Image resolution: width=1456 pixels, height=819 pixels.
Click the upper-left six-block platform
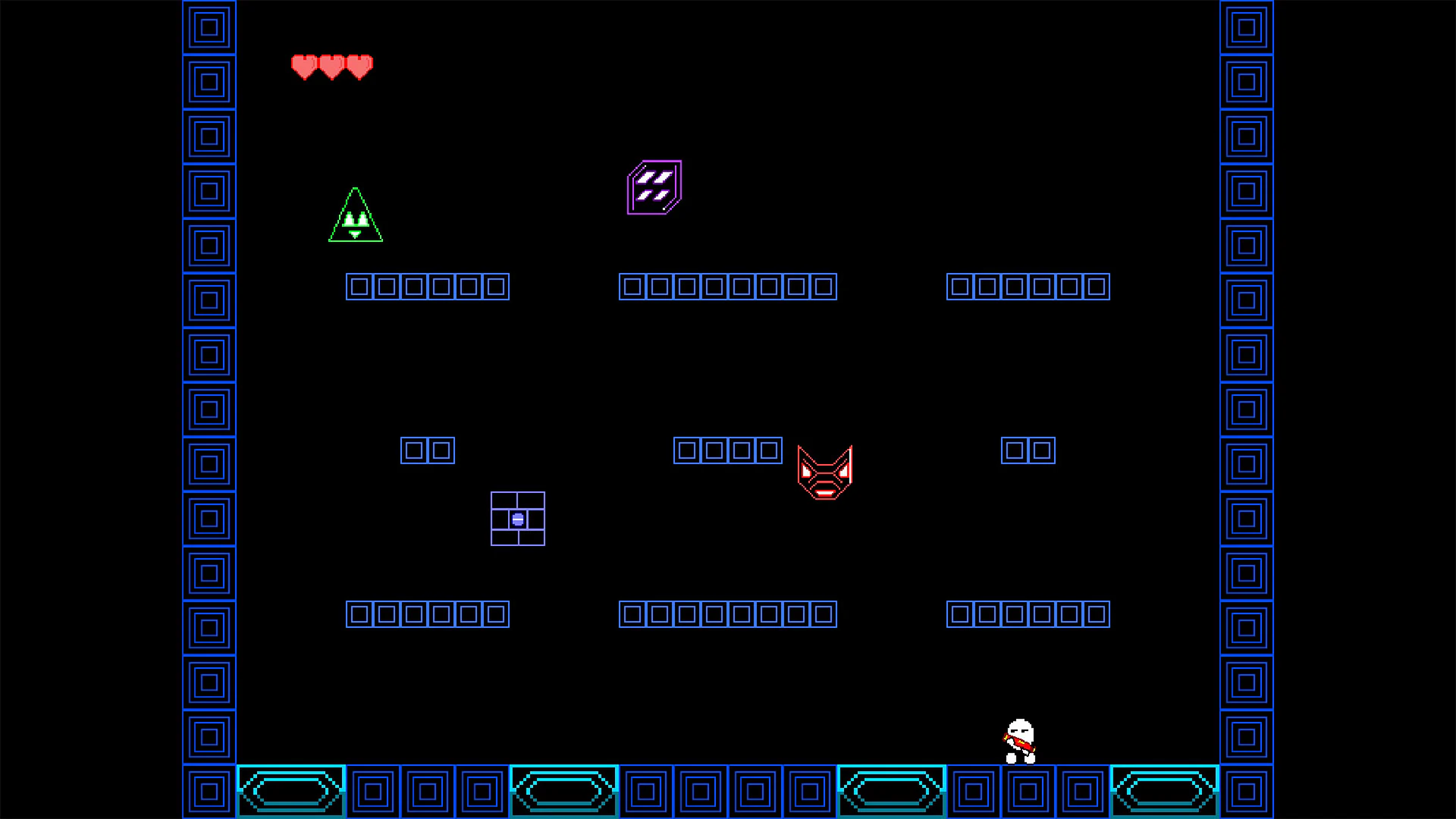(427, 286)
